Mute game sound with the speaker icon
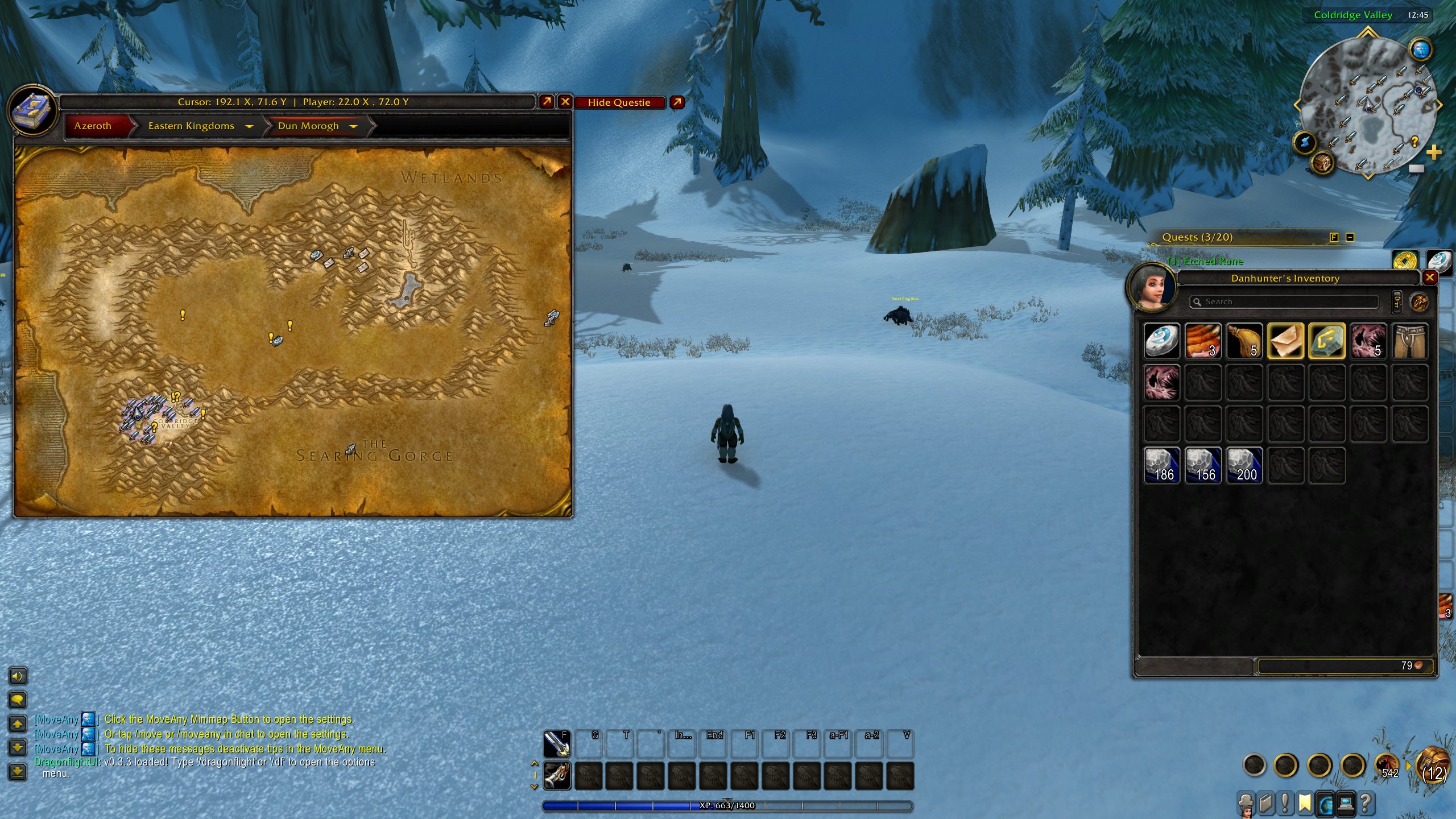Image resolution: width=1456 pixels, height=819 pixels. [x=17, y=677]
